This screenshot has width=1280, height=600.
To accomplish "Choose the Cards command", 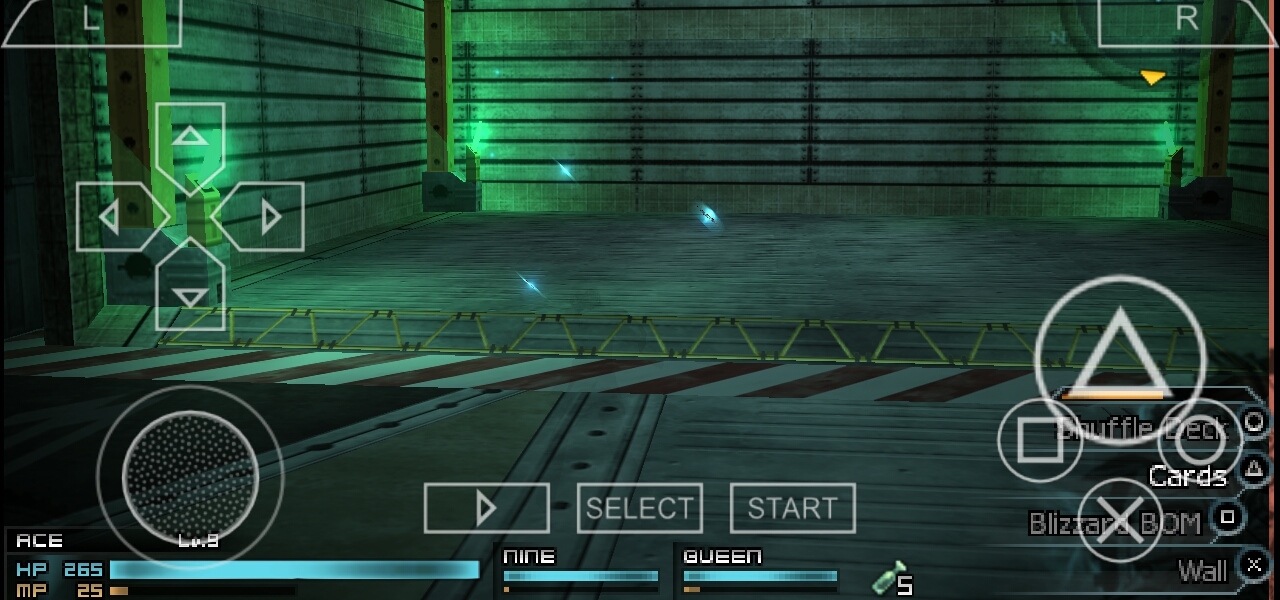I will coord(1187,476).
